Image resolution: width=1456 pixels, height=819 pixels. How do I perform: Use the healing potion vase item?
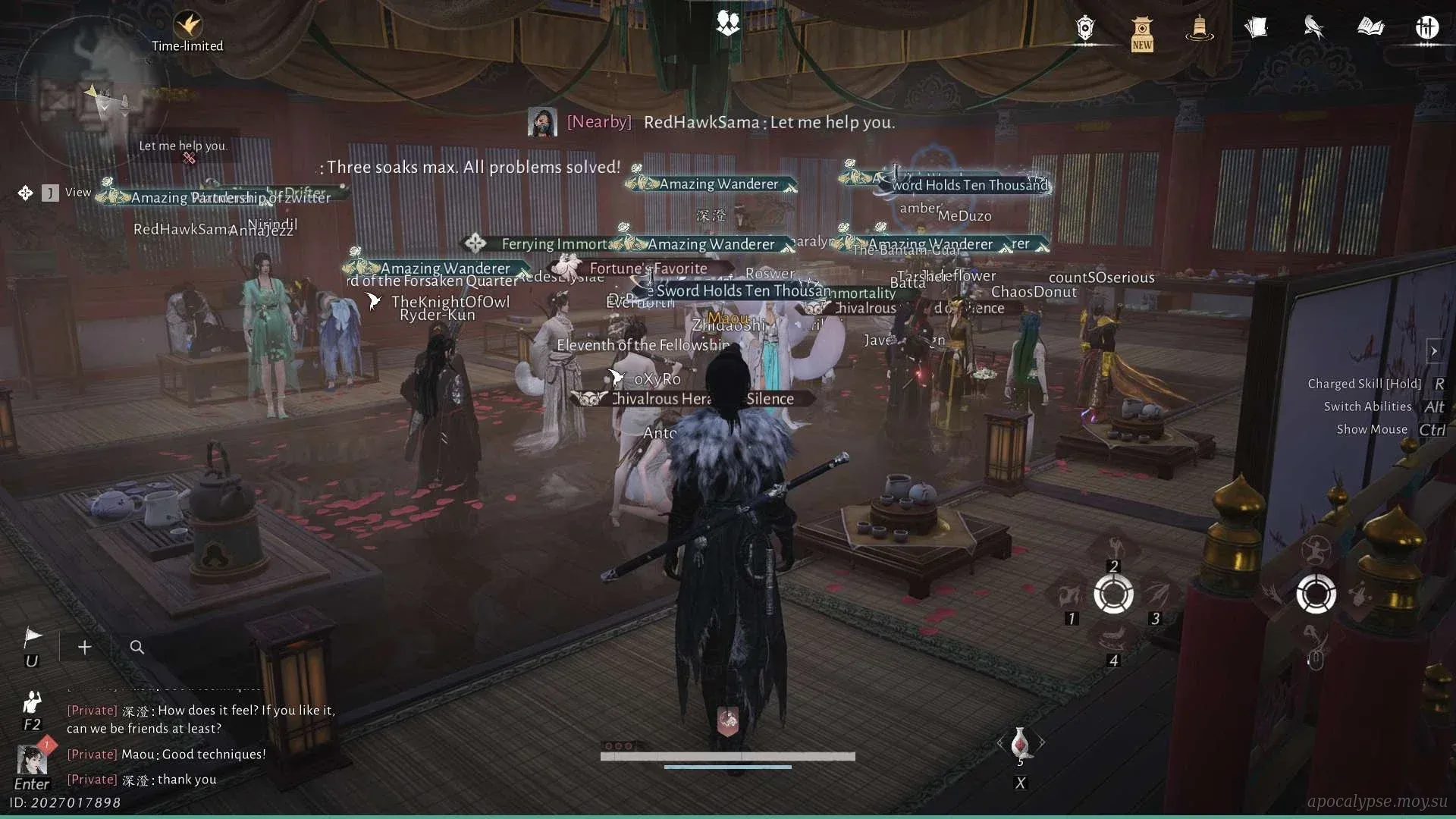tap(1020, 743)
